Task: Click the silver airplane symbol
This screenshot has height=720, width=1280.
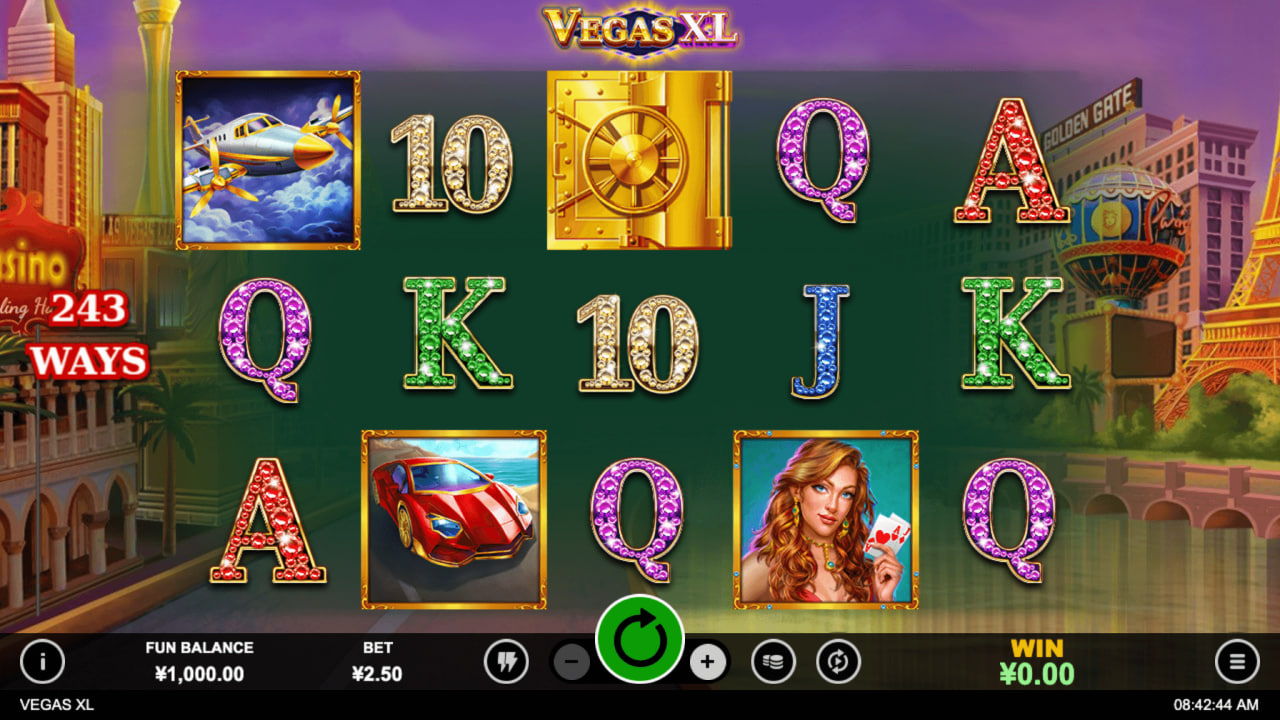Action: click(266, 158)
